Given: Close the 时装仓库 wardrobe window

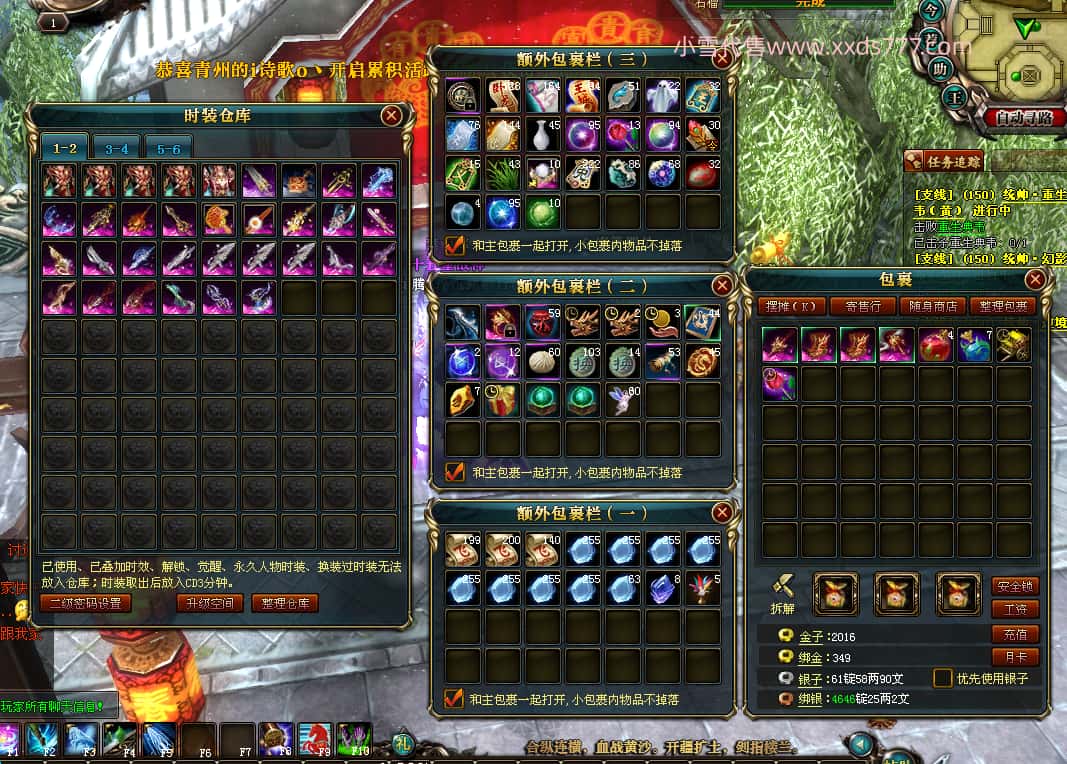Looking at the screenshot, I should (x=391, y=115).
